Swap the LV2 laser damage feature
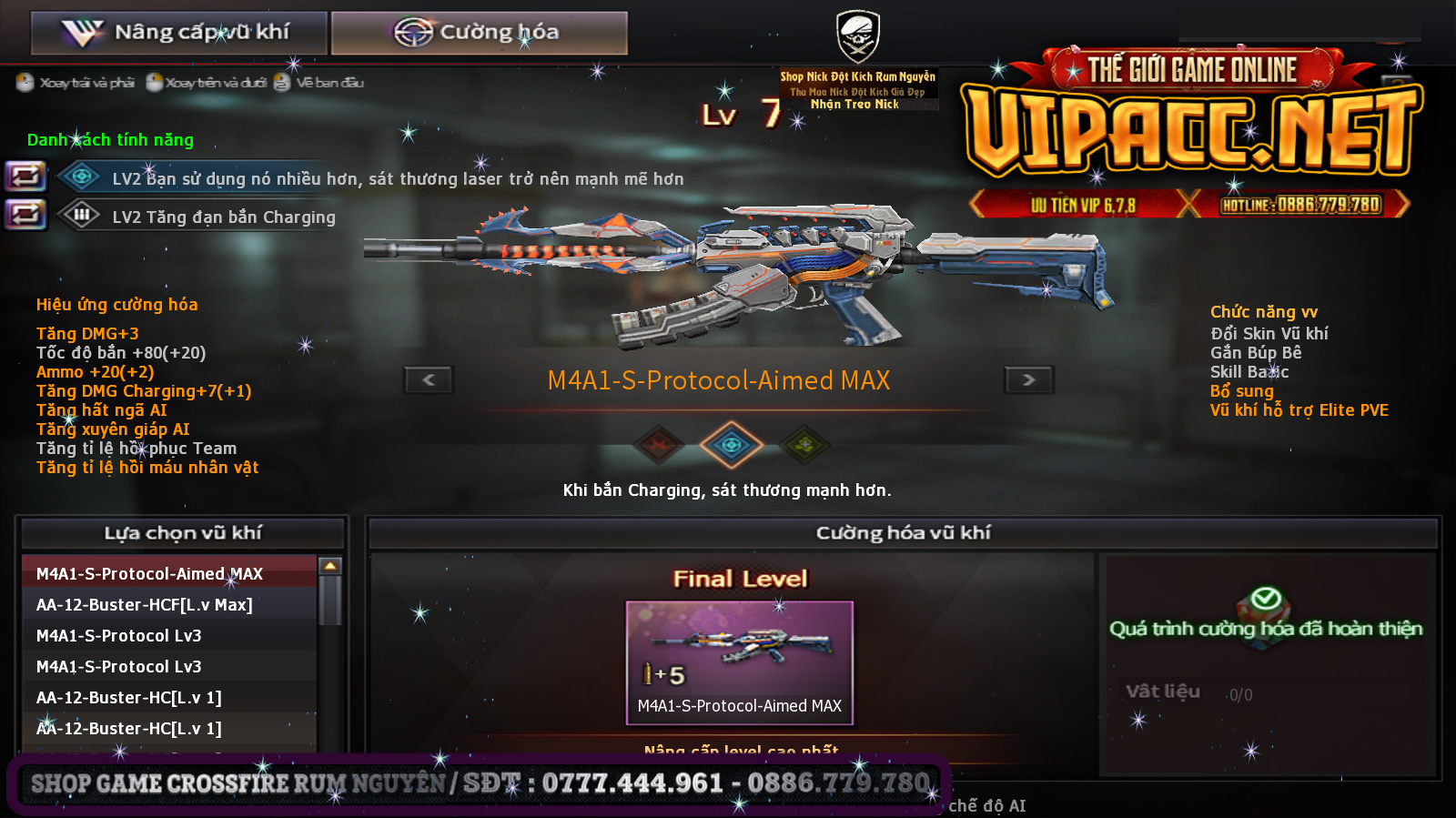1456x818 pixels. tap(25, 176)
